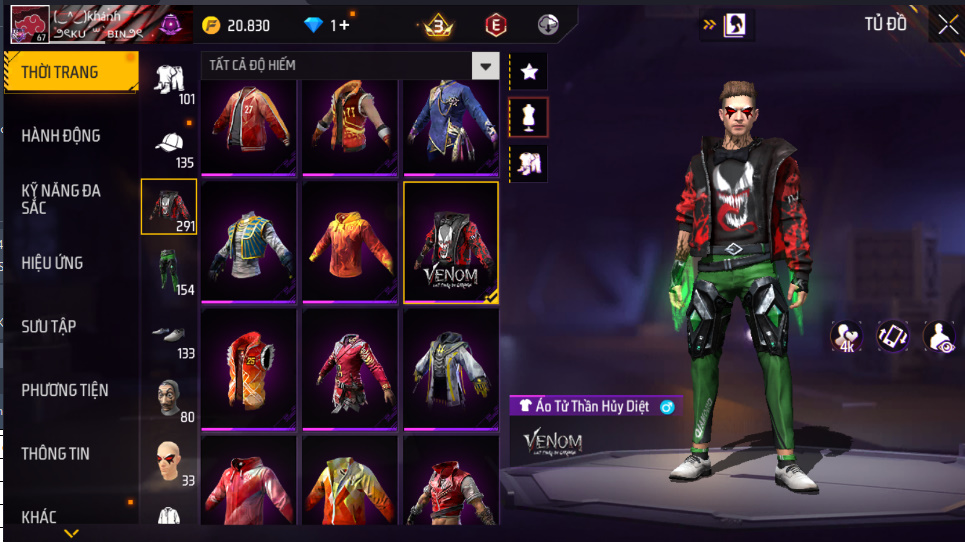Click the star favorites filter
The height and width of the screenshot is (542, 965).
coord(529,71)
